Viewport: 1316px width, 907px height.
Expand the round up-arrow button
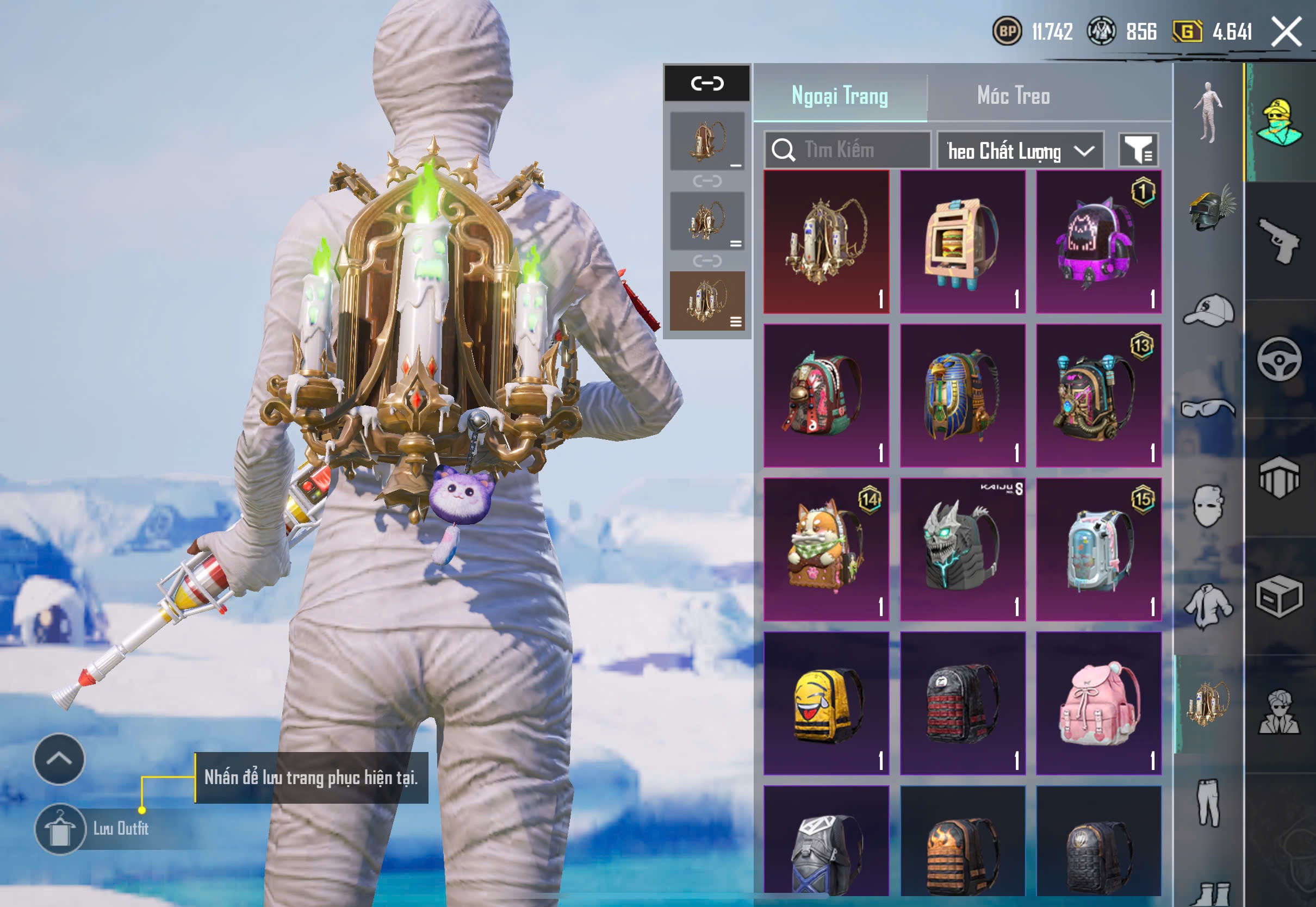click(59, 759)
